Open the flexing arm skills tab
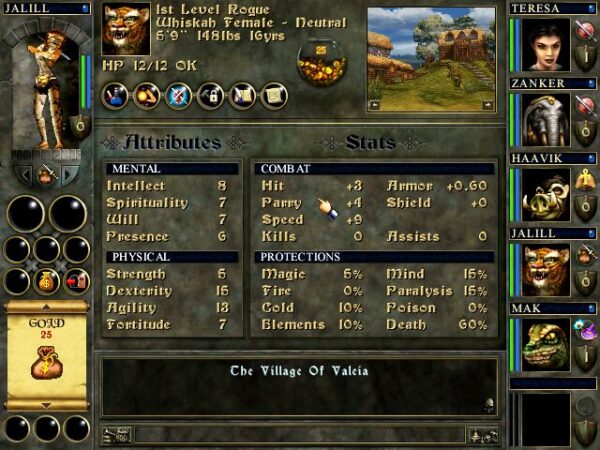 pos(148,96)
